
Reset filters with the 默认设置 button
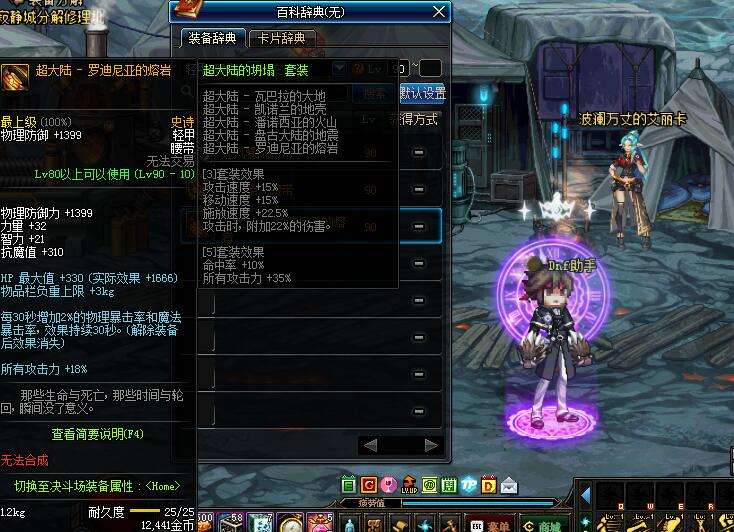pyautogui.click(x=422, y=93)
